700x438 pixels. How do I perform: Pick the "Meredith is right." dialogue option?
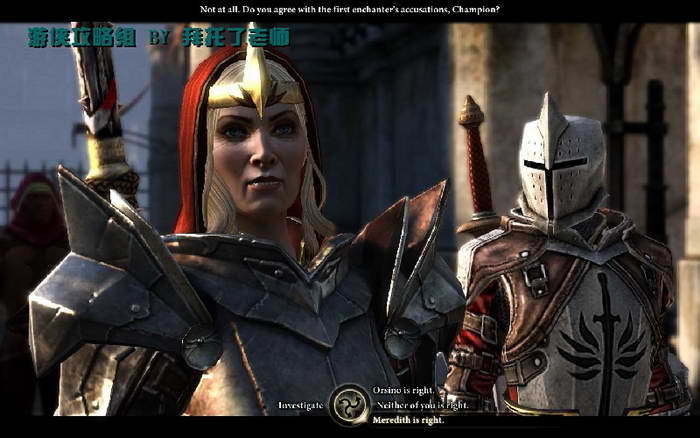coord(409,419)
